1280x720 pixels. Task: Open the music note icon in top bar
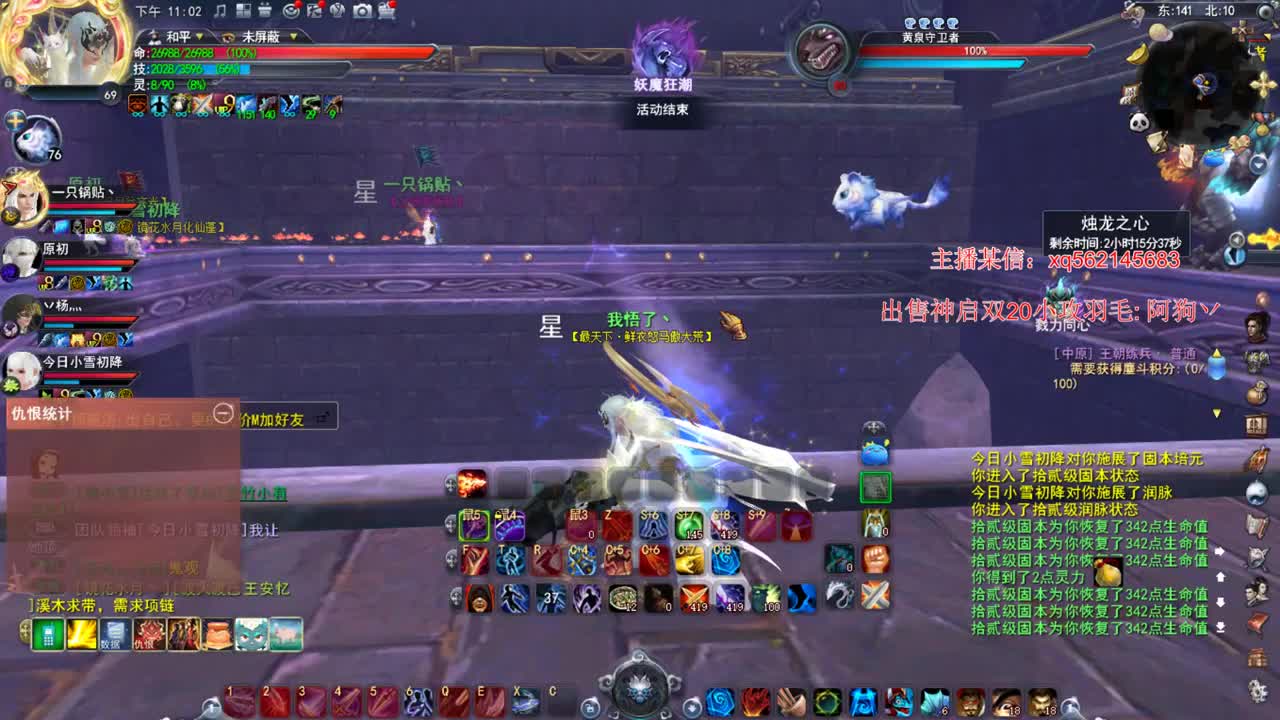pyautogui.click(x=219, y=12)
